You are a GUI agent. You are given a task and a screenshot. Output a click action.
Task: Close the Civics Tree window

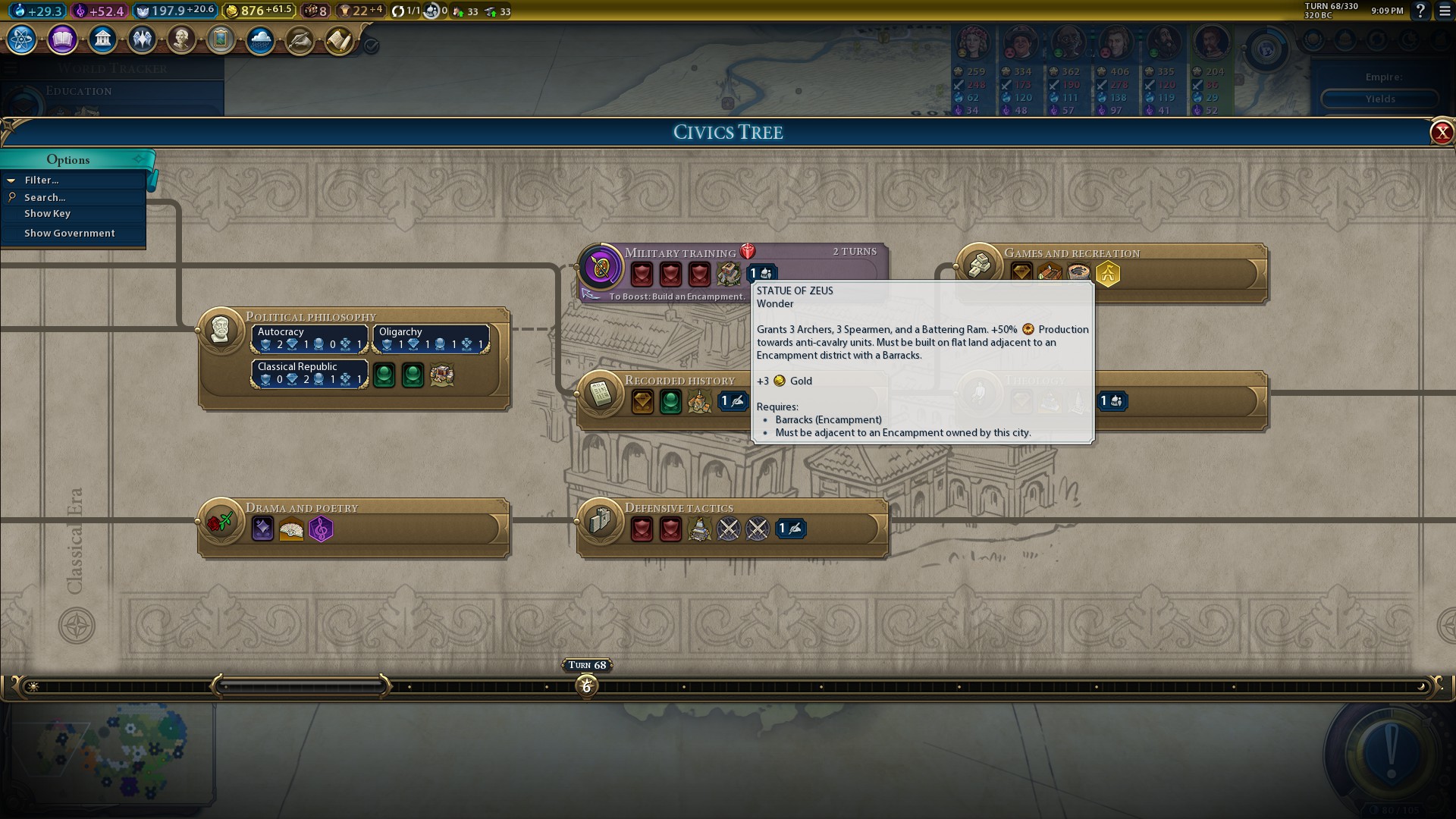click(1441, 133)
